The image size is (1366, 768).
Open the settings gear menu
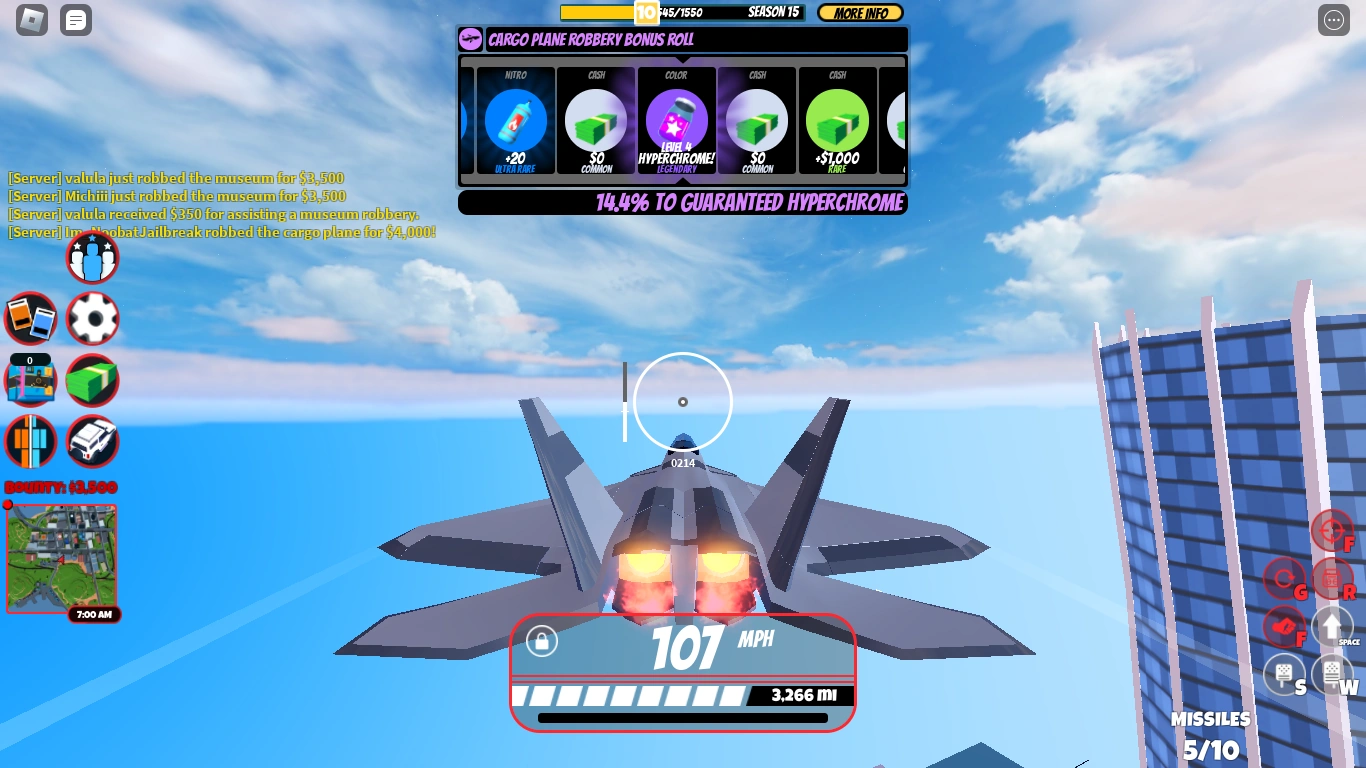[92, 318]
